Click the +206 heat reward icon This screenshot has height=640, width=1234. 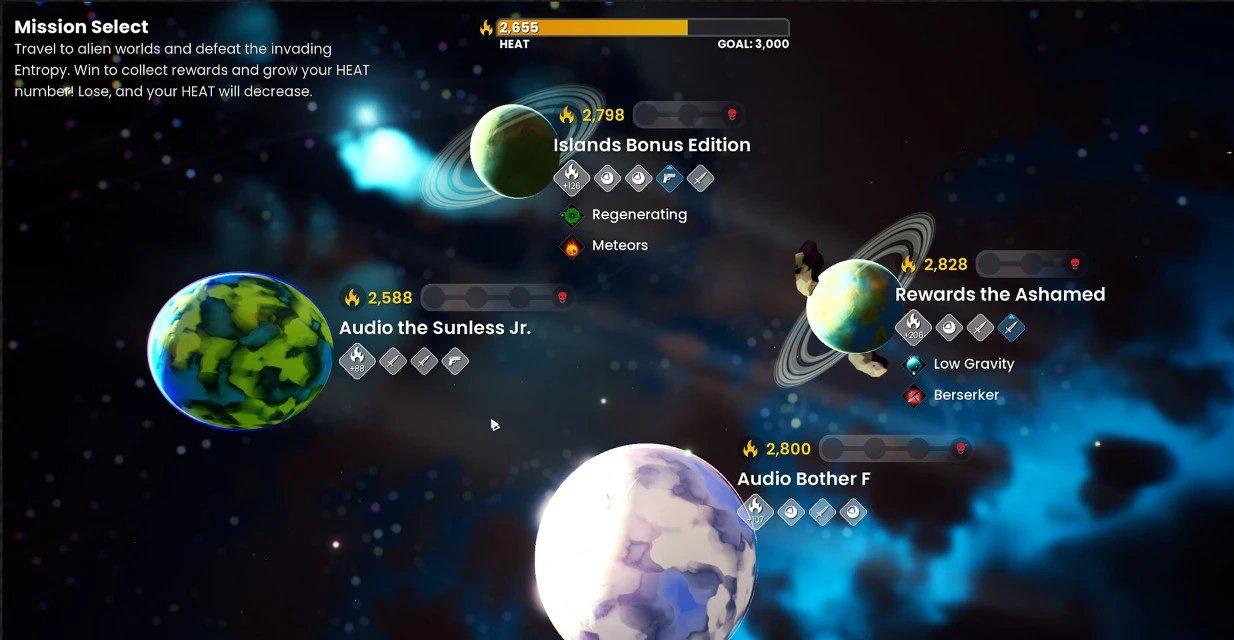913,327
